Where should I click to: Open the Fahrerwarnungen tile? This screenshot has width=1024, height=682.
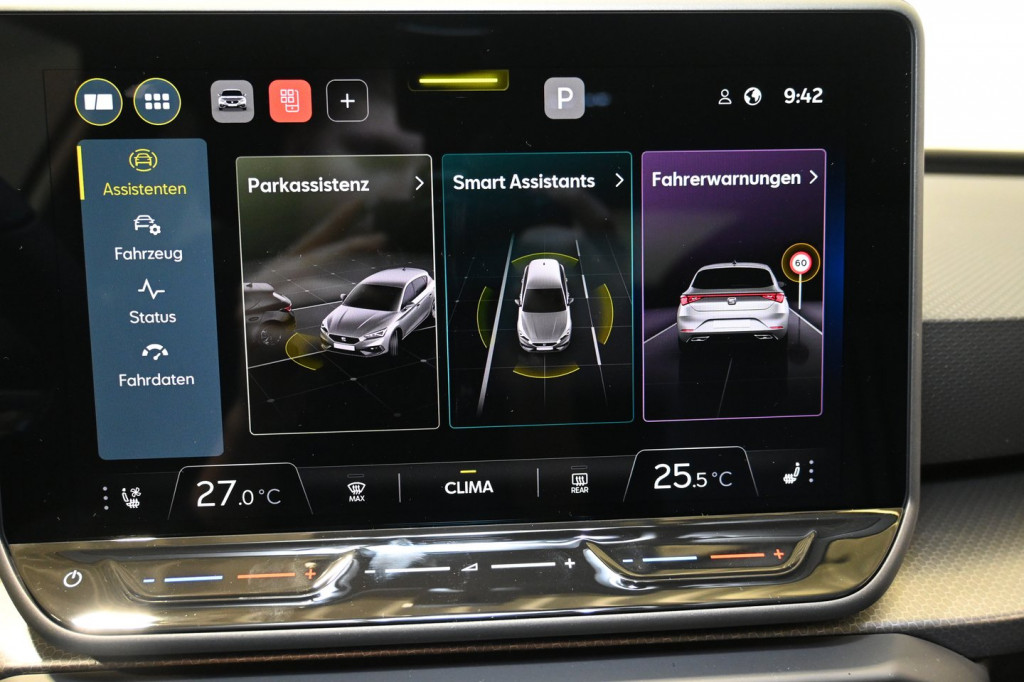[x=734, y=284]
